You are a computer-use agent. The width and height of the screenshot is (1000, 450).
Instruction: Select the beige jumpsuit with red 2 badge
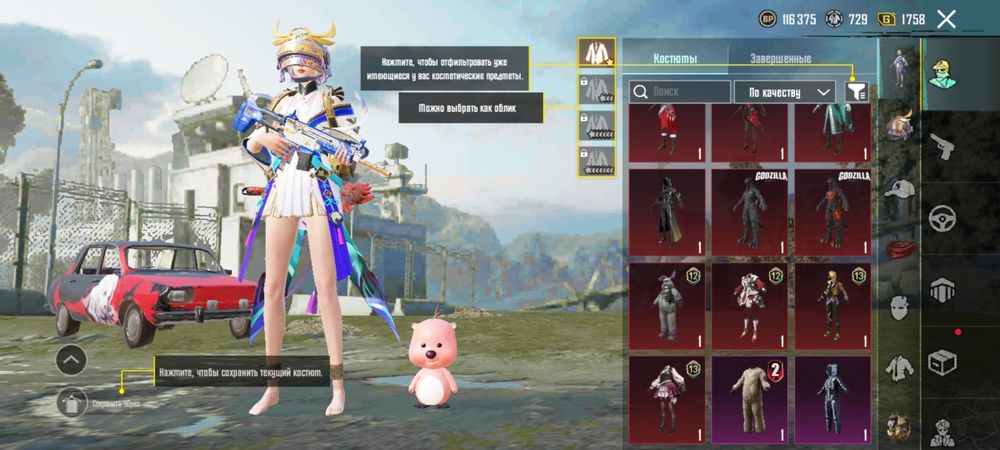pos(749,398)
